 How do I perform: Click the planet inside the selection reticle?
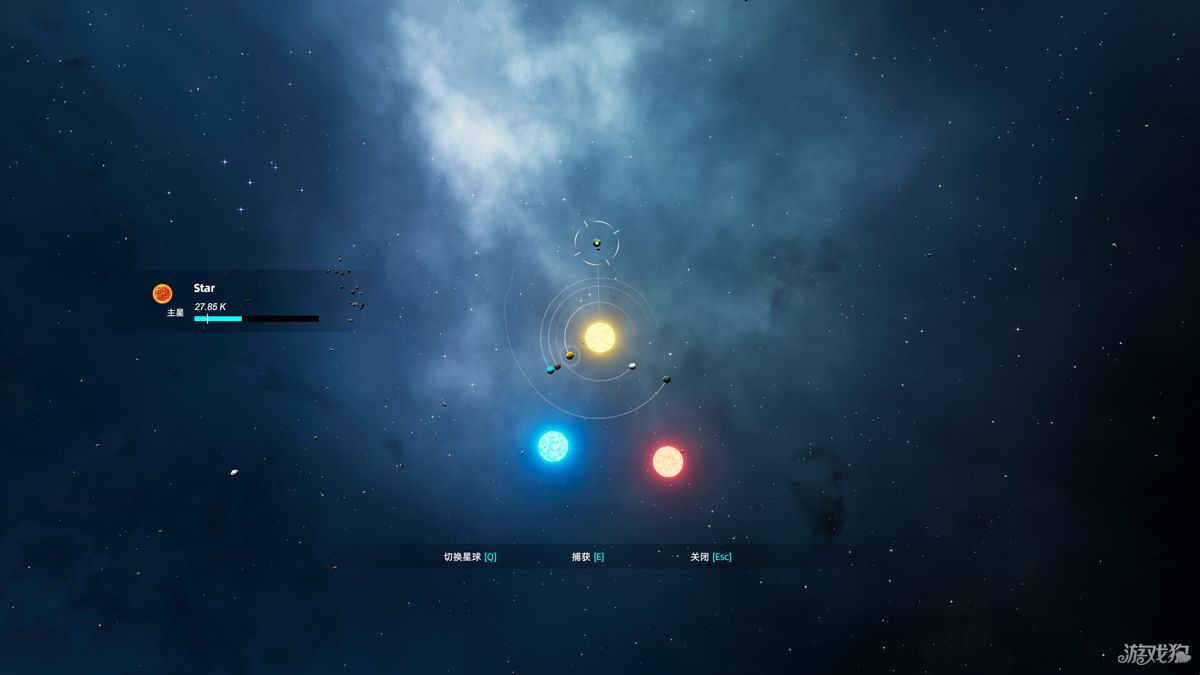[x=597, y=243]
